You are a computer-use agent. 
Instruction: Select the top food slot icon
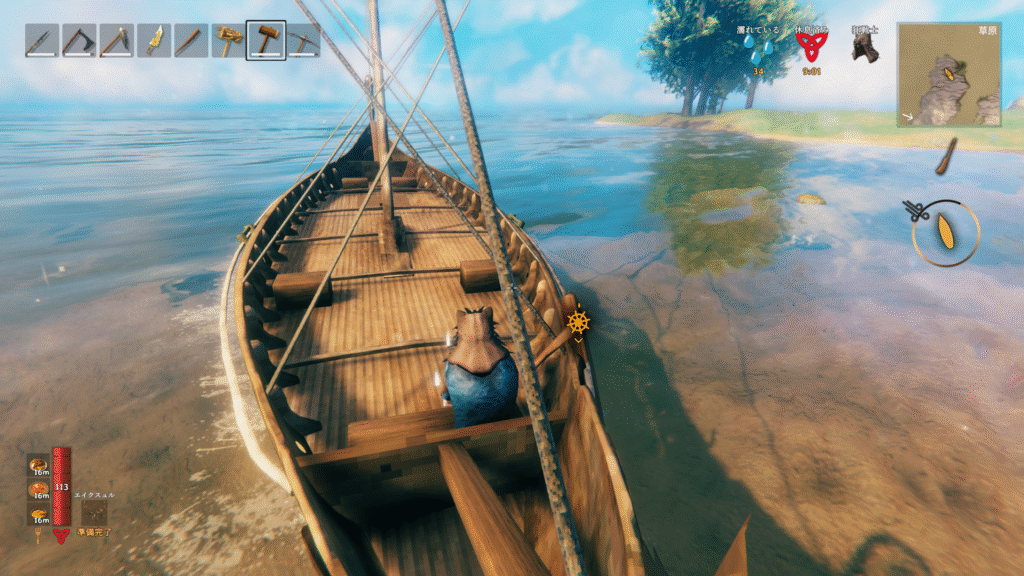(x=39, y=466)
